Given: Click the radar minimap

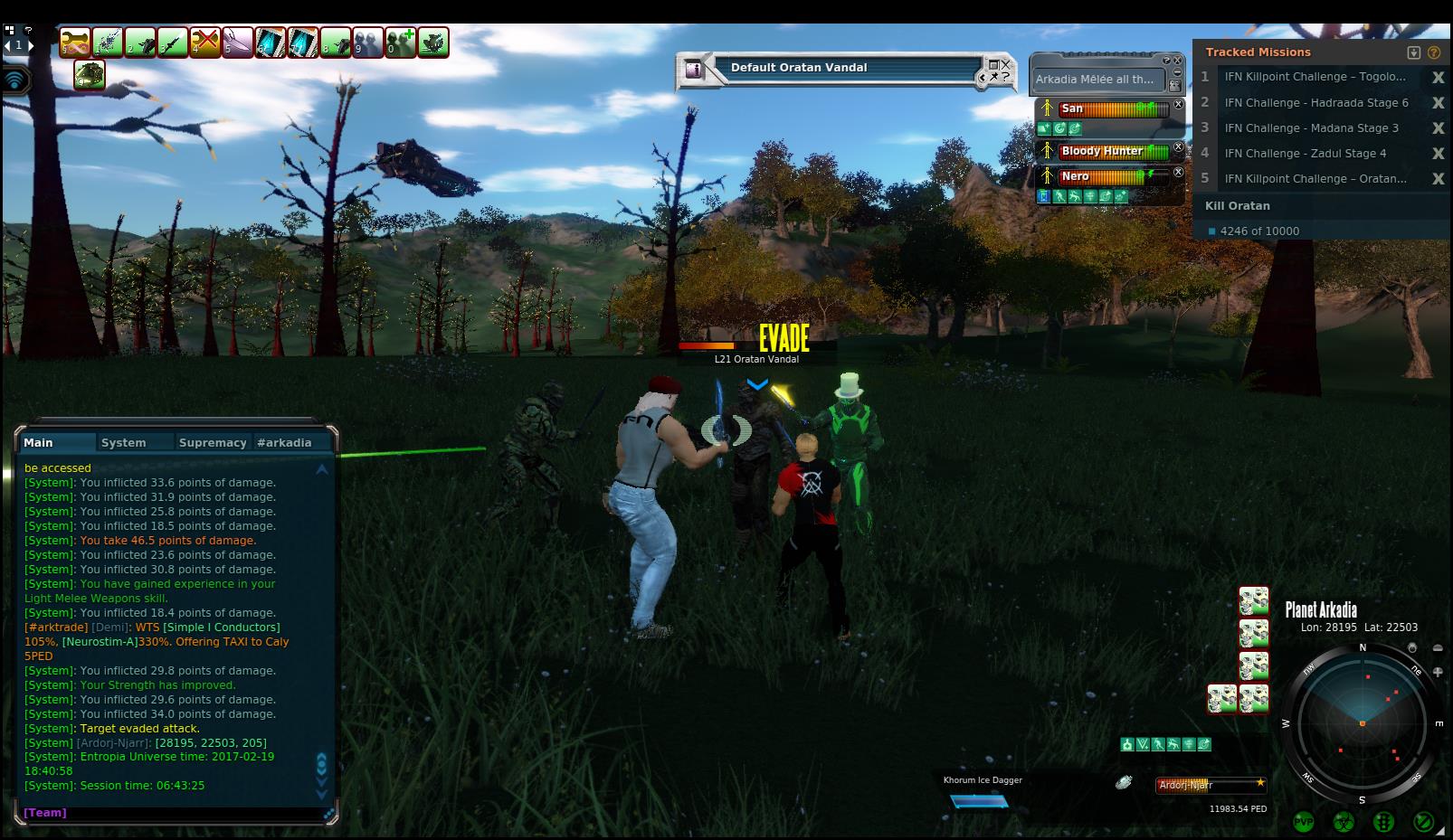Looking at the screenshot, I should pyautogui.click(x=1362, y=723).
